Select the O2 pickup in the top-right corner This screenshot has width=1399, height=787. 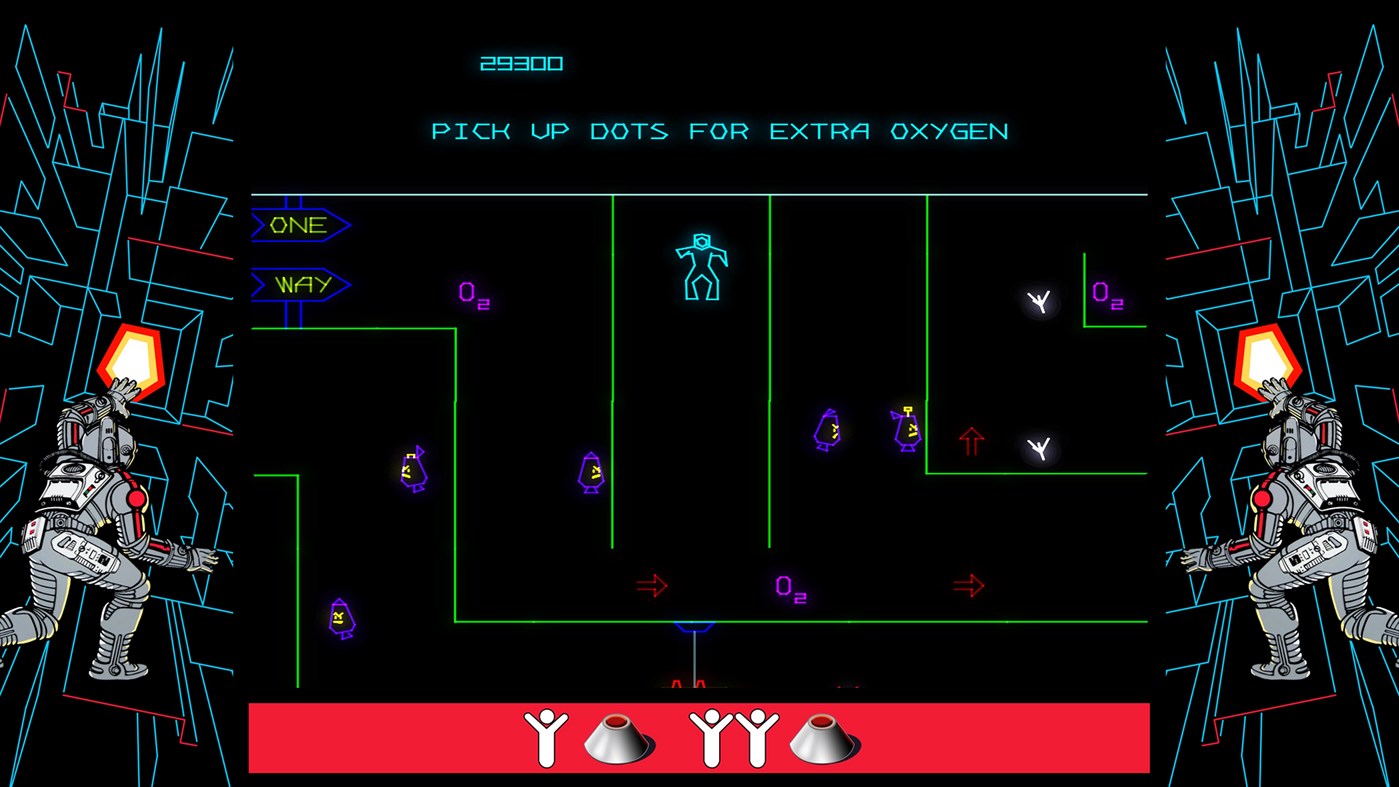[1107, 294]
